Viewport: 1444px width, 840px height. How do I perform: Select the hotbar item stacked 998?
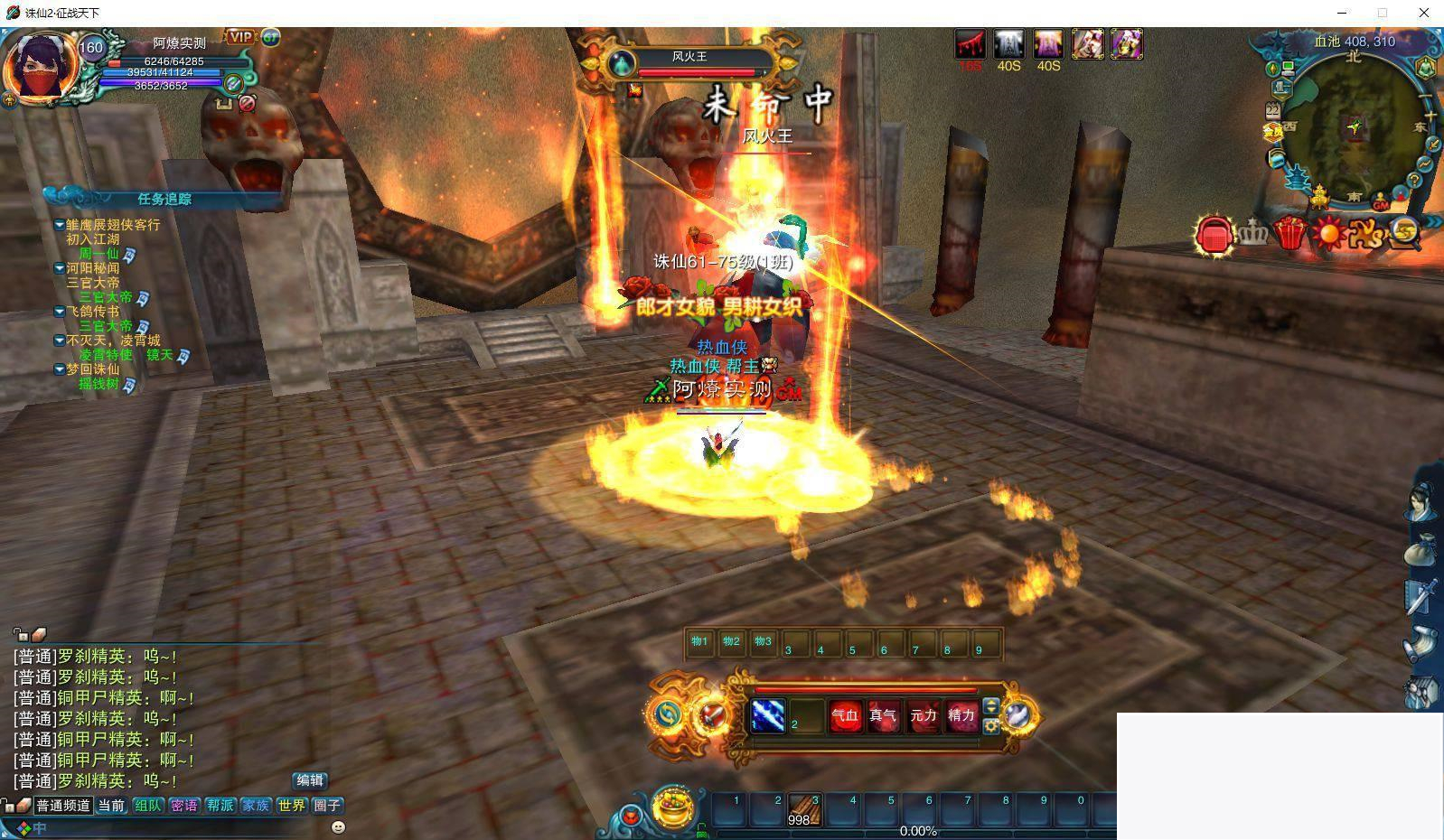pyautogui.click(x=803, y=810)
